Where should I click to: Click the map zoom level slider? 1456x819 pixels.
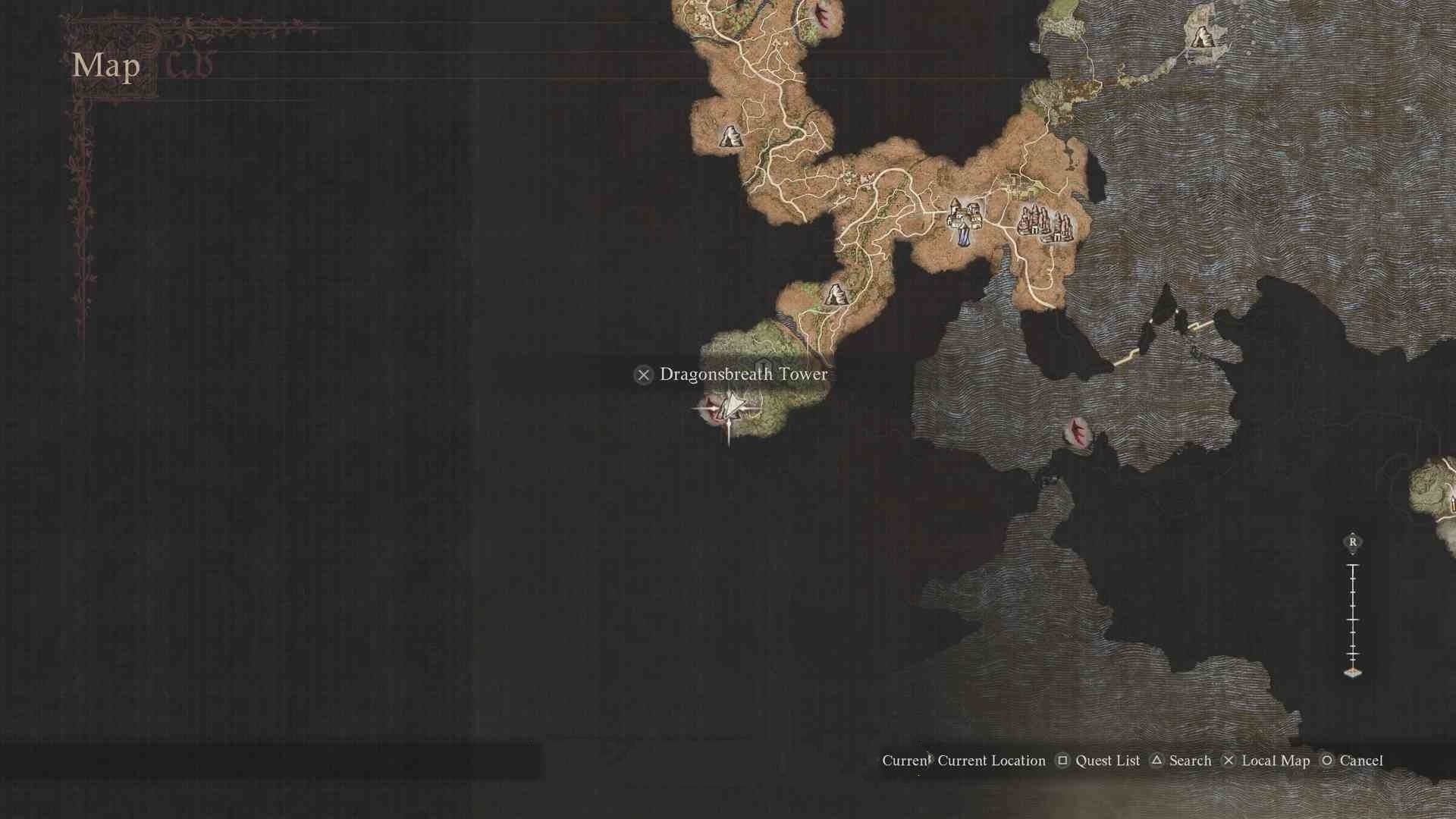point(1353,618)
